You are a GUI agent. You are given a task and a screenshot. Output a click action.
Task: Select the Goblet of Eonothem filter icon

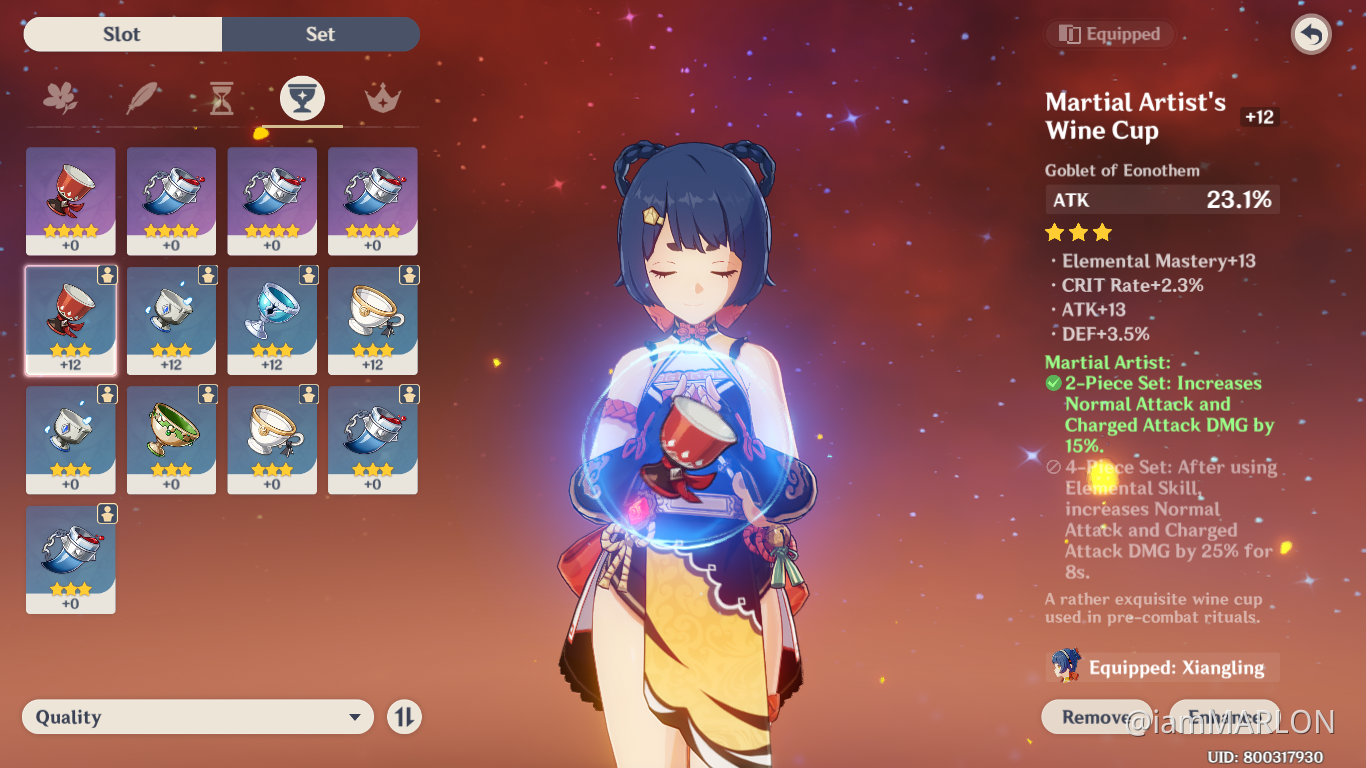(303, 98)
